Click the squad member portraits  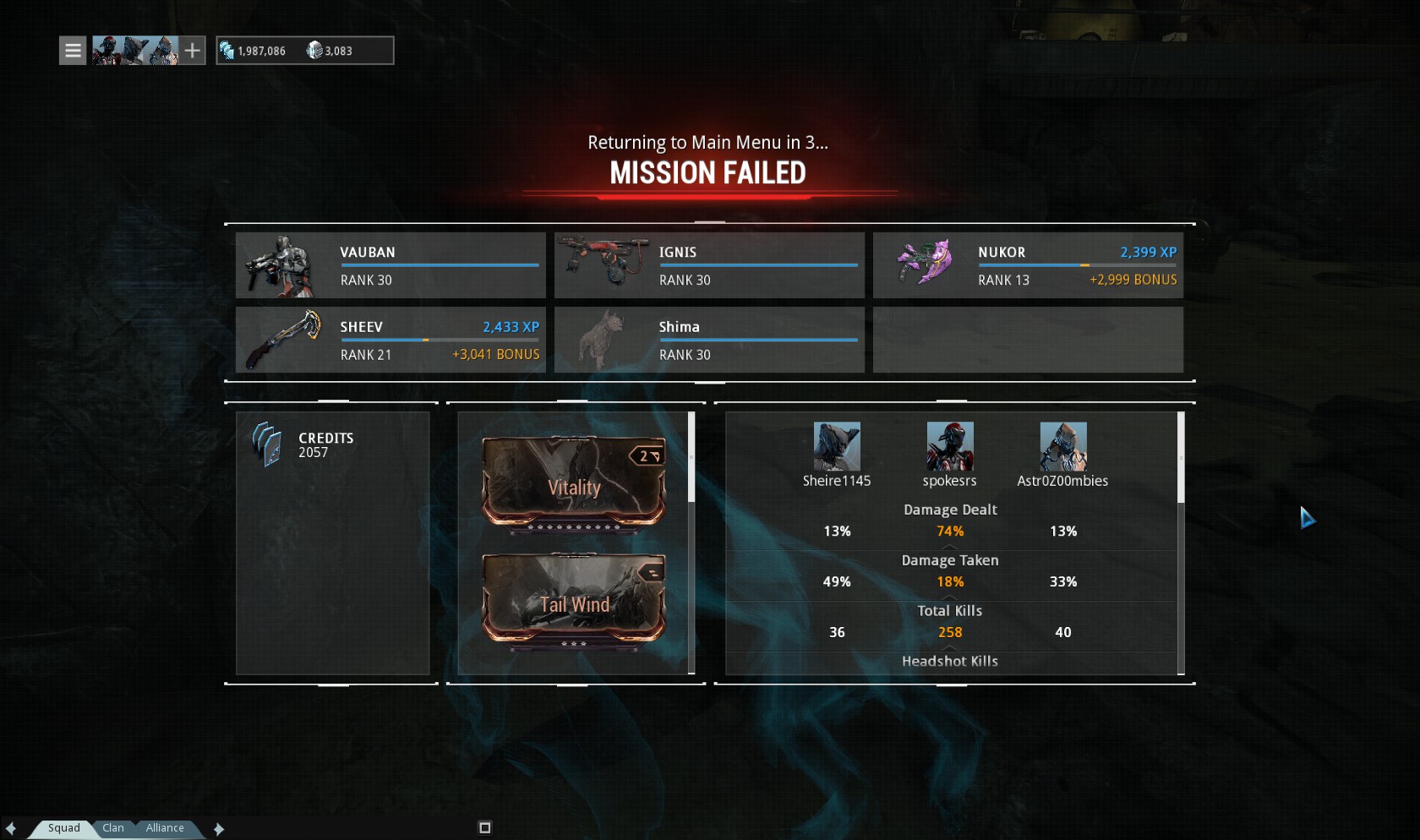click(134, 51)
